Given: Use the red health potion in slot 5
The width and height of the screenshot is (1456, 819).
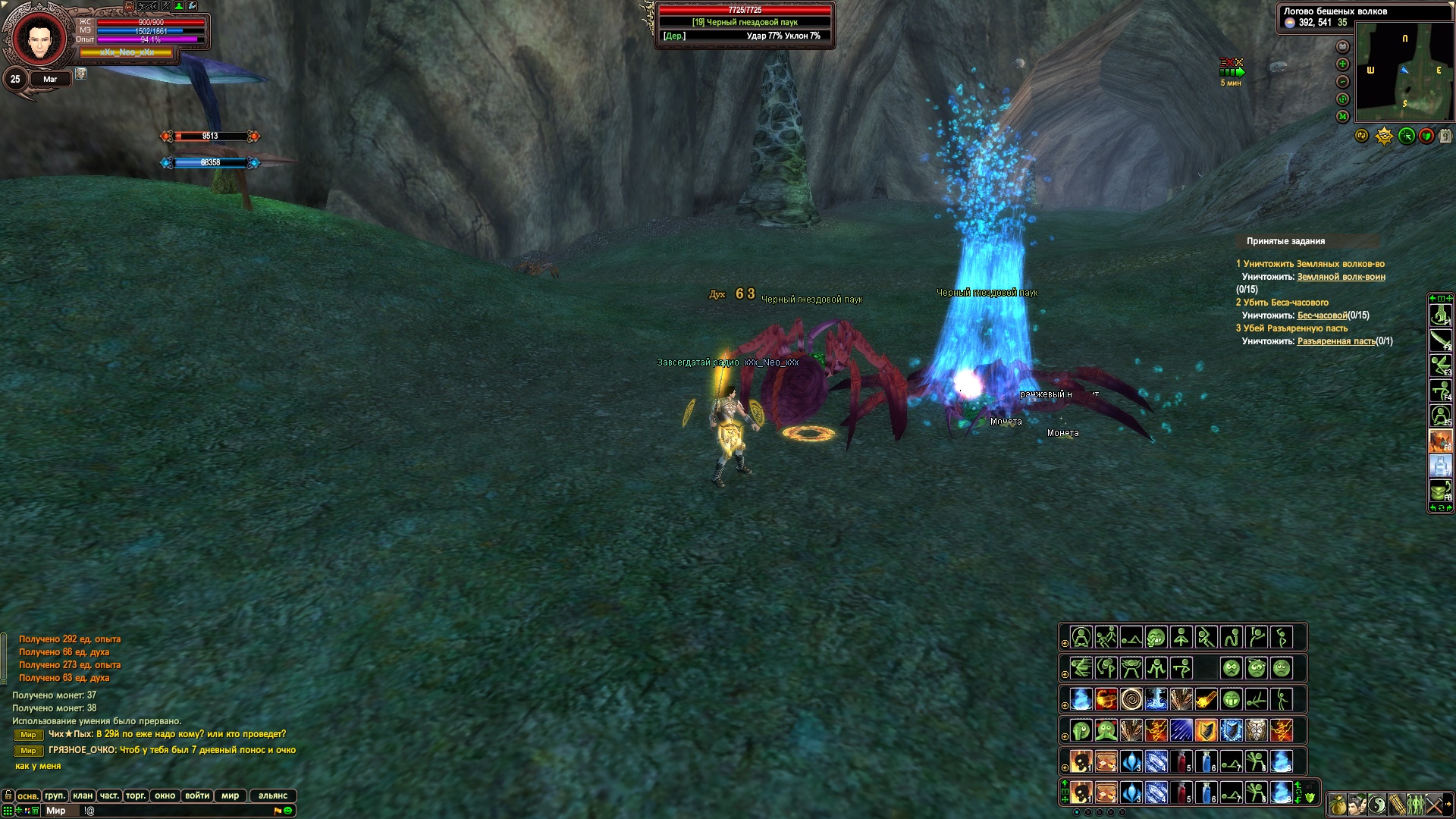Looking at the screenshot, I should (1181, 761).
